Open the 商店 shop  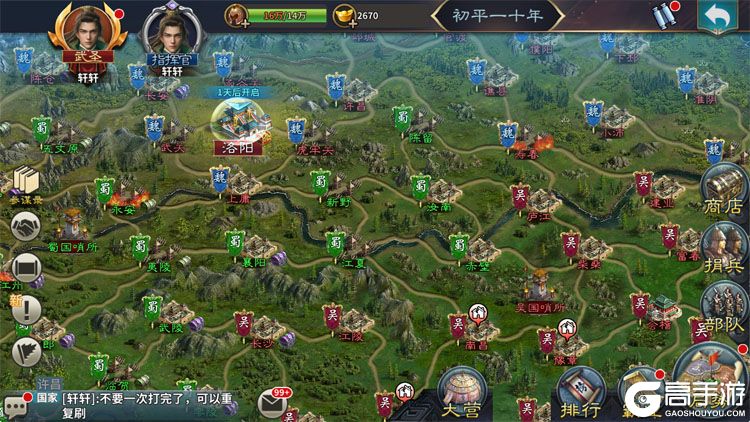point(724,190)
